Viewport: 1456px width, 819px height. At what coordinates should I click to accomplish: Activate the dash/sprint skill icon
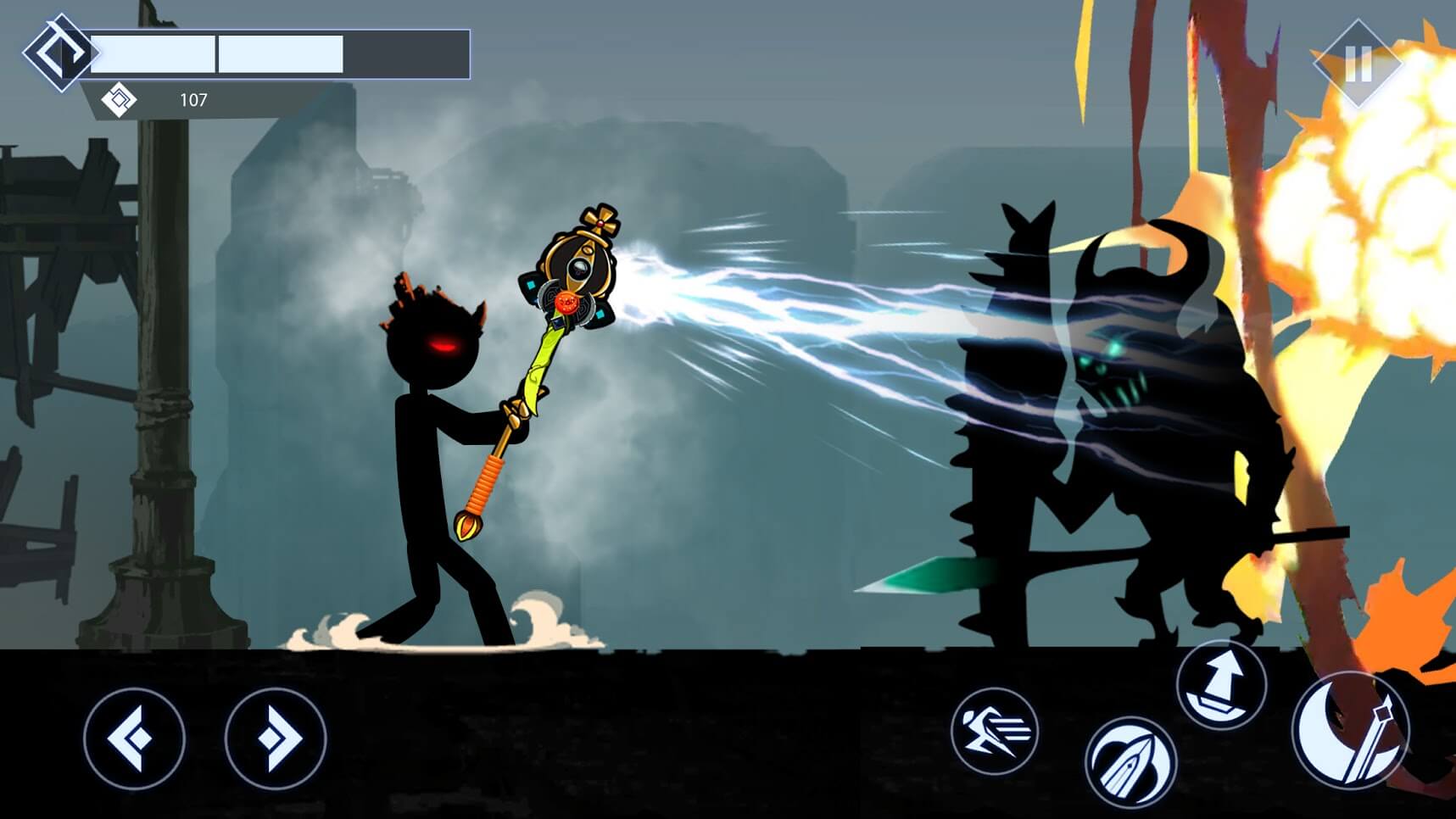(x=993, y=731)
